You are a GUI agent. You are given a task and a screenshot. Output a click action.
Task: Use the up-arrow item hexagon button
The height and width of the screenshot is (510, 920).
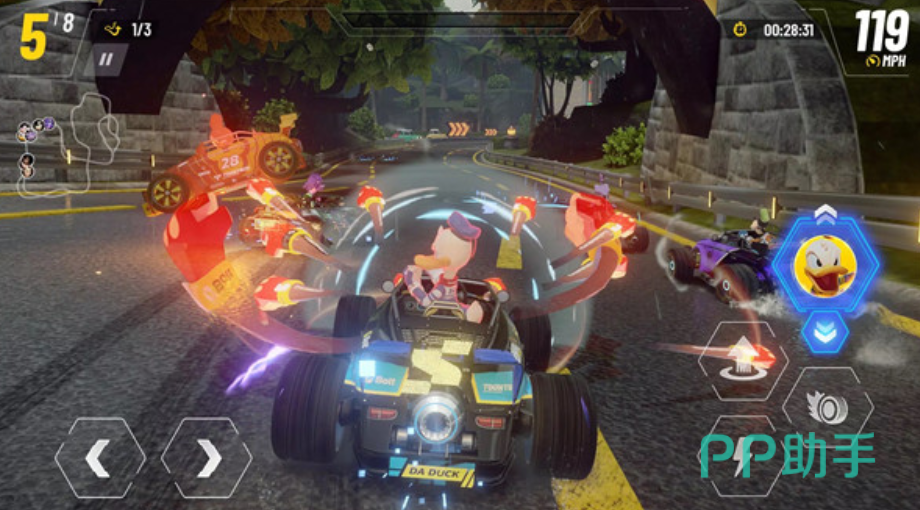tap(743, 360)
